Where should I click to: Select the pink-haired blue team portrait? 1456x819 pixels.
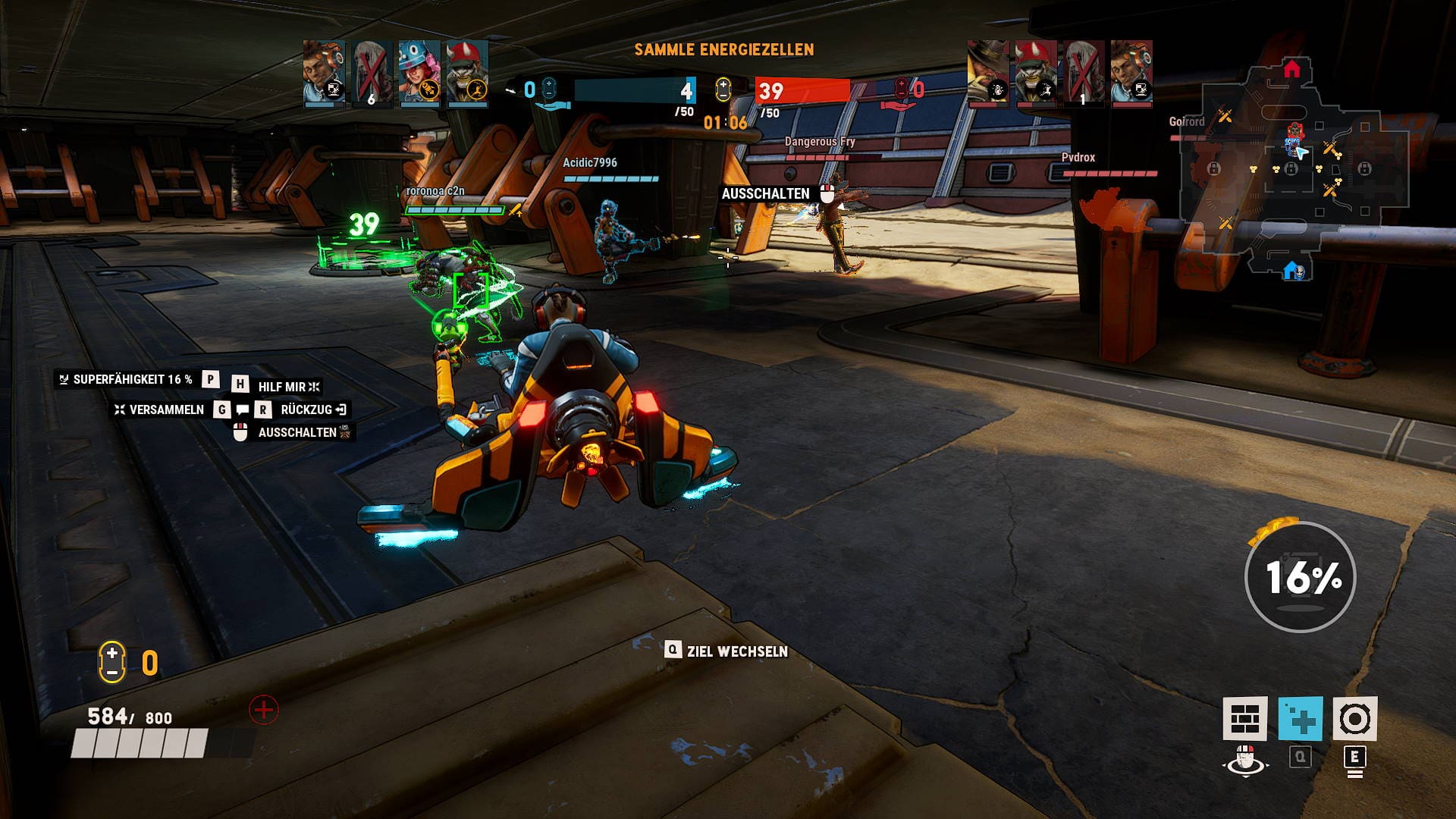tap(419, 72)
